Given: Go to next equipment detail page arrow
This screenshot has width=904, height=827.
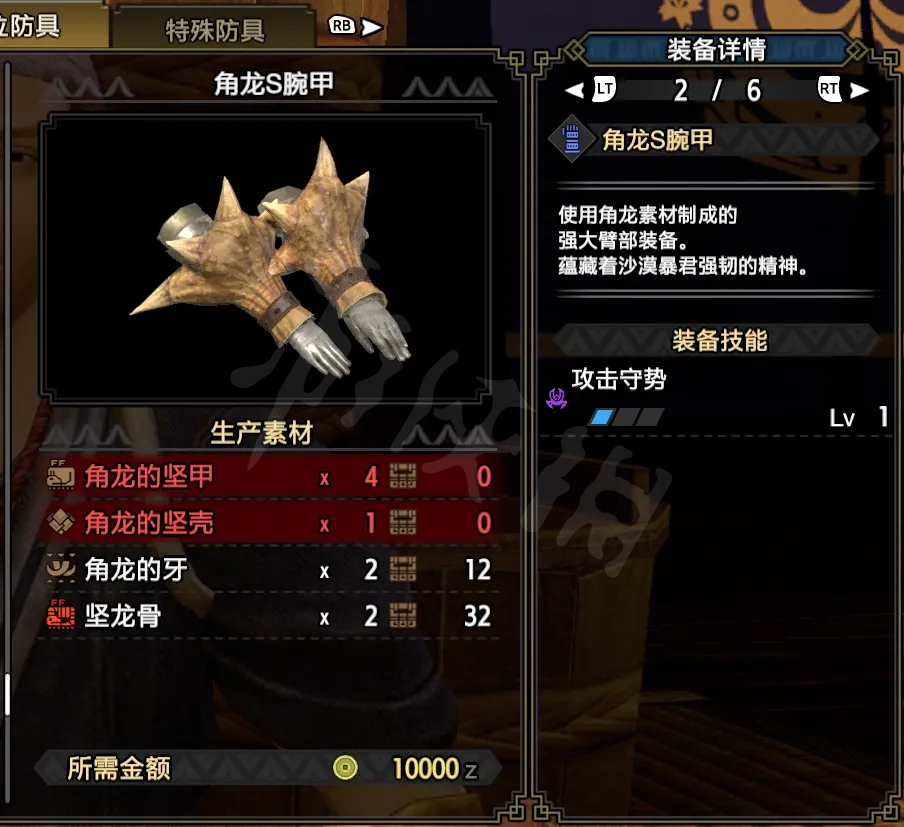Looking at the screenshot, I should coord(860,91).
